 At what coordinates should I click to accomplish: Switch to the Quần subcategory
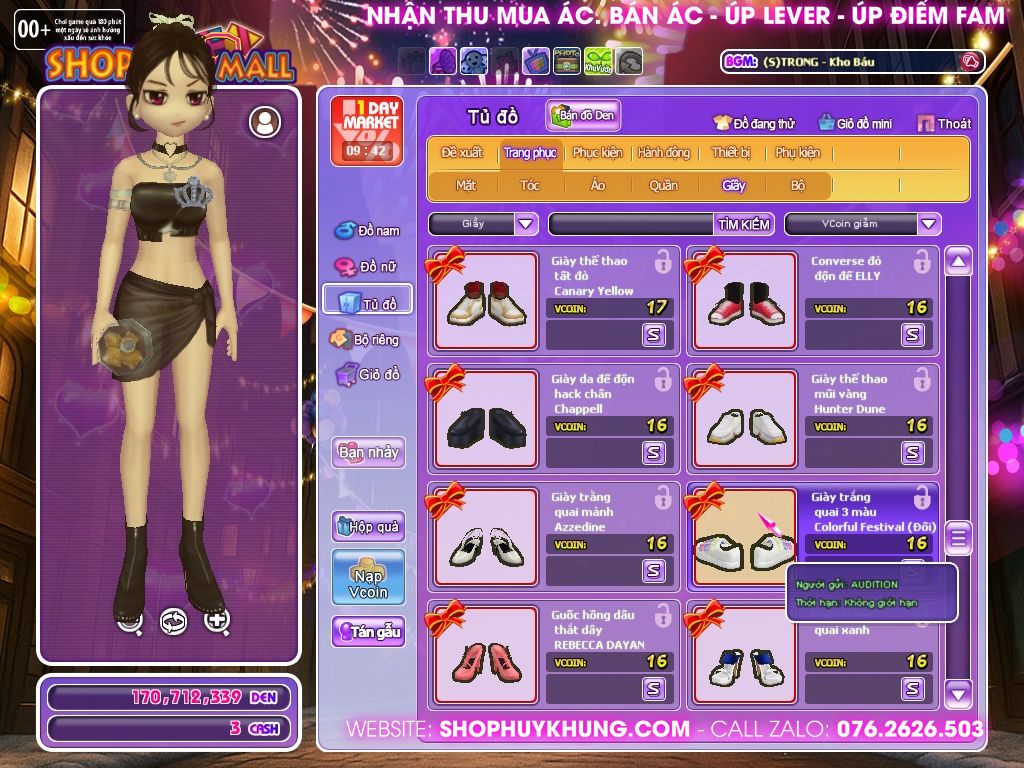coord(663,185)
